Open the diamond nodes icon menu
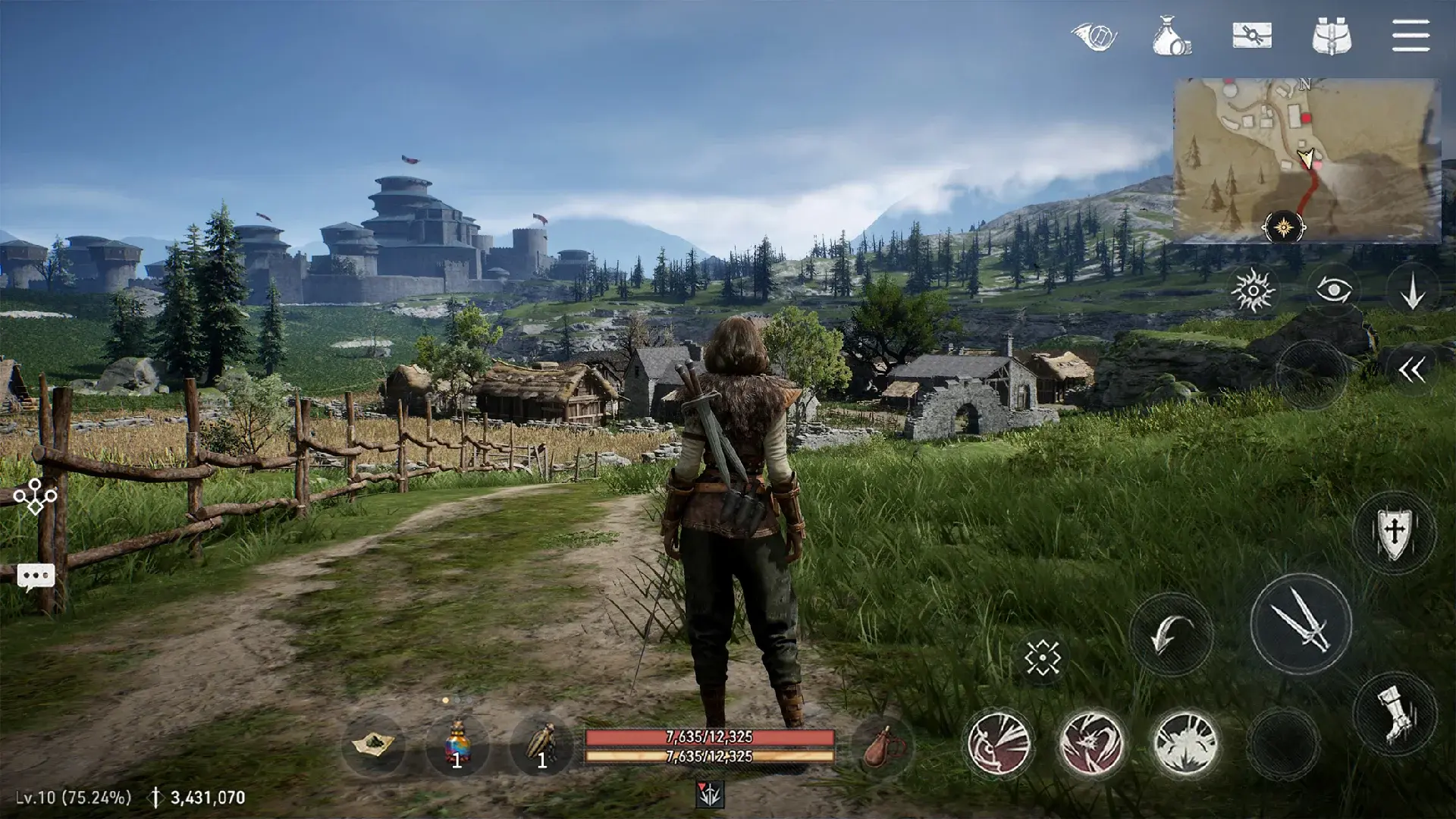Screen dimensions: 1456x819 tap(36, 497)
